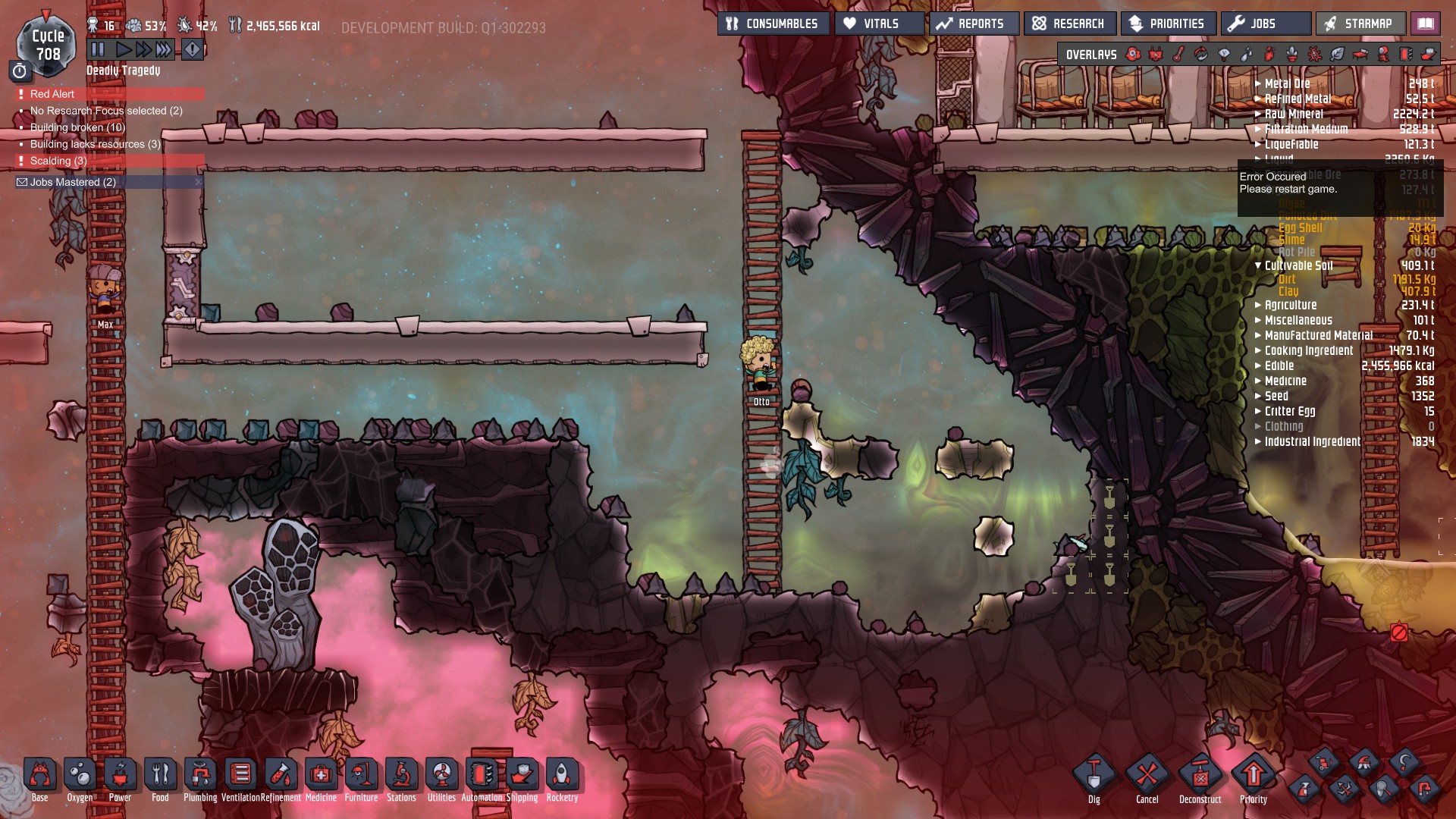Open the Oxygen build category
Image resolution: width=1456 pixels, height=819 pixels.
click(80, 776)
